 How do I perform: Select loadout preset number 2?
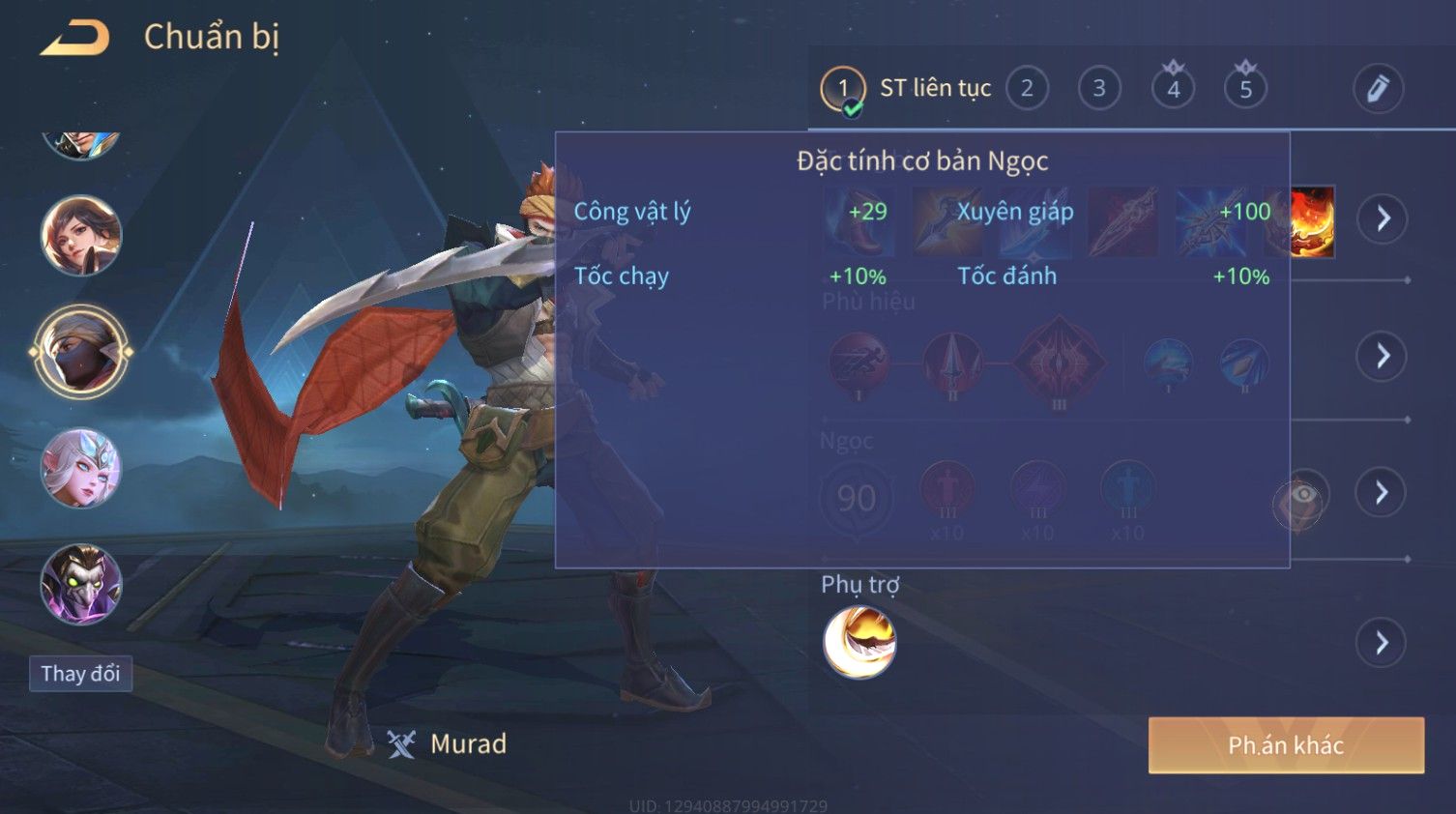point(1027,89)
